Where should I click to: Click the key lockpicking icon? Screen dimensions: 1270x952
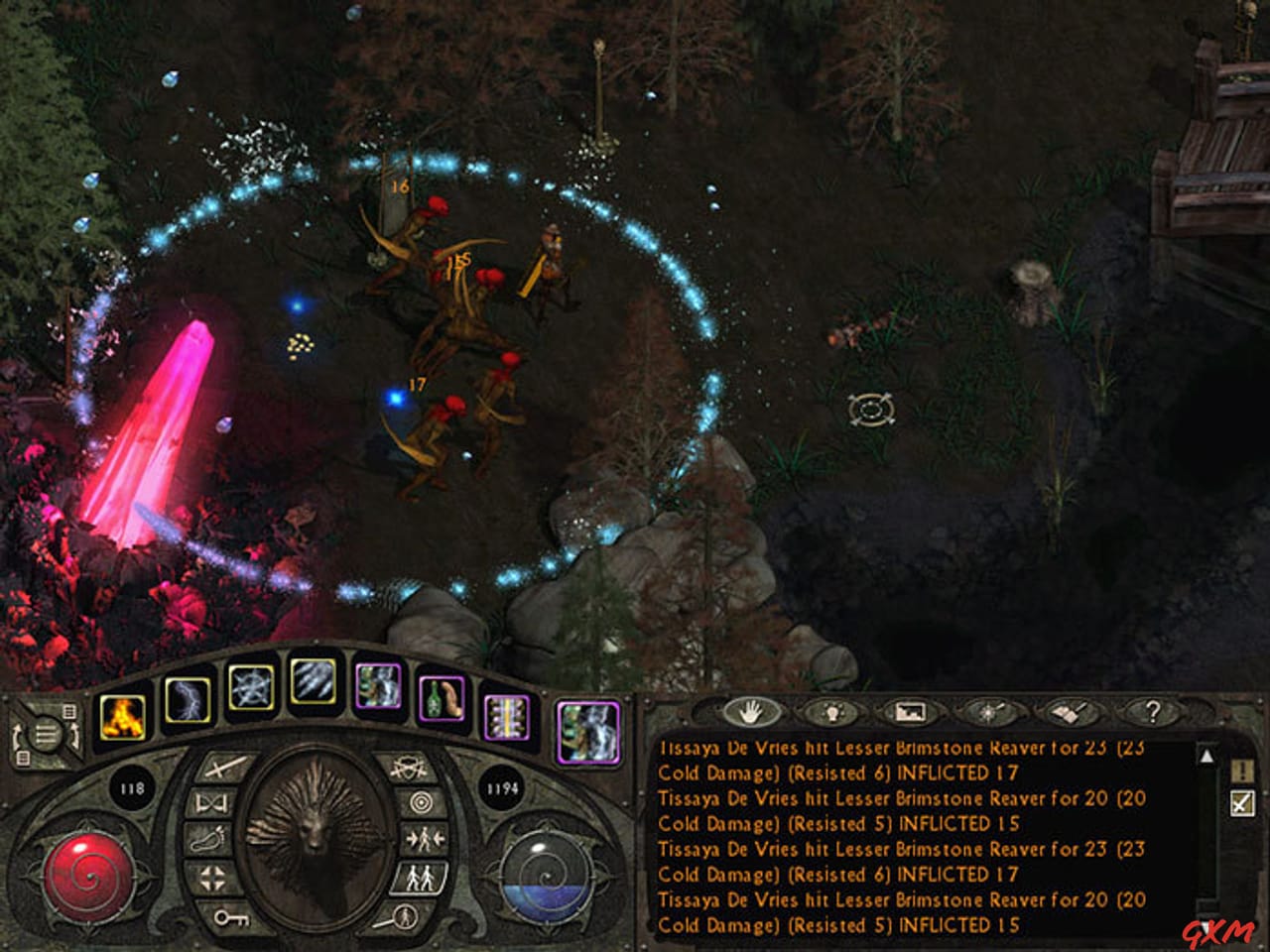coord(232,918)
